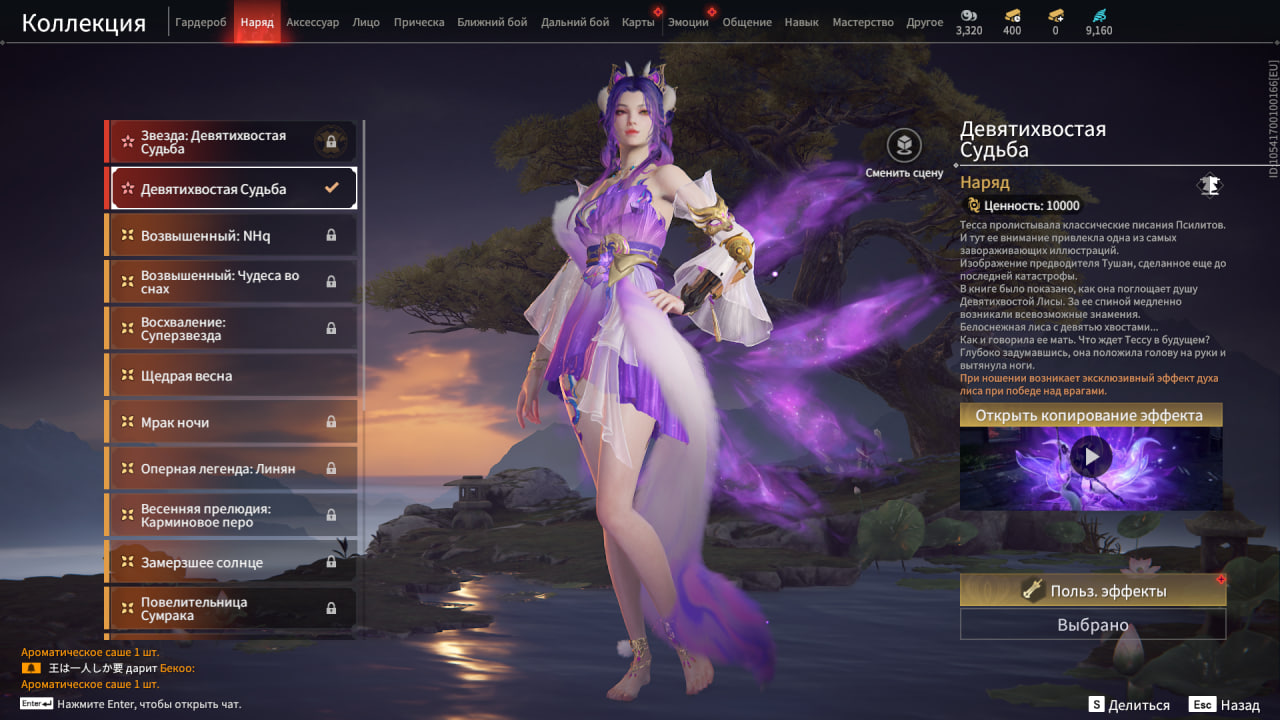Switch to the Гардероб tab

pyautogui.click(x=201, y=22)
